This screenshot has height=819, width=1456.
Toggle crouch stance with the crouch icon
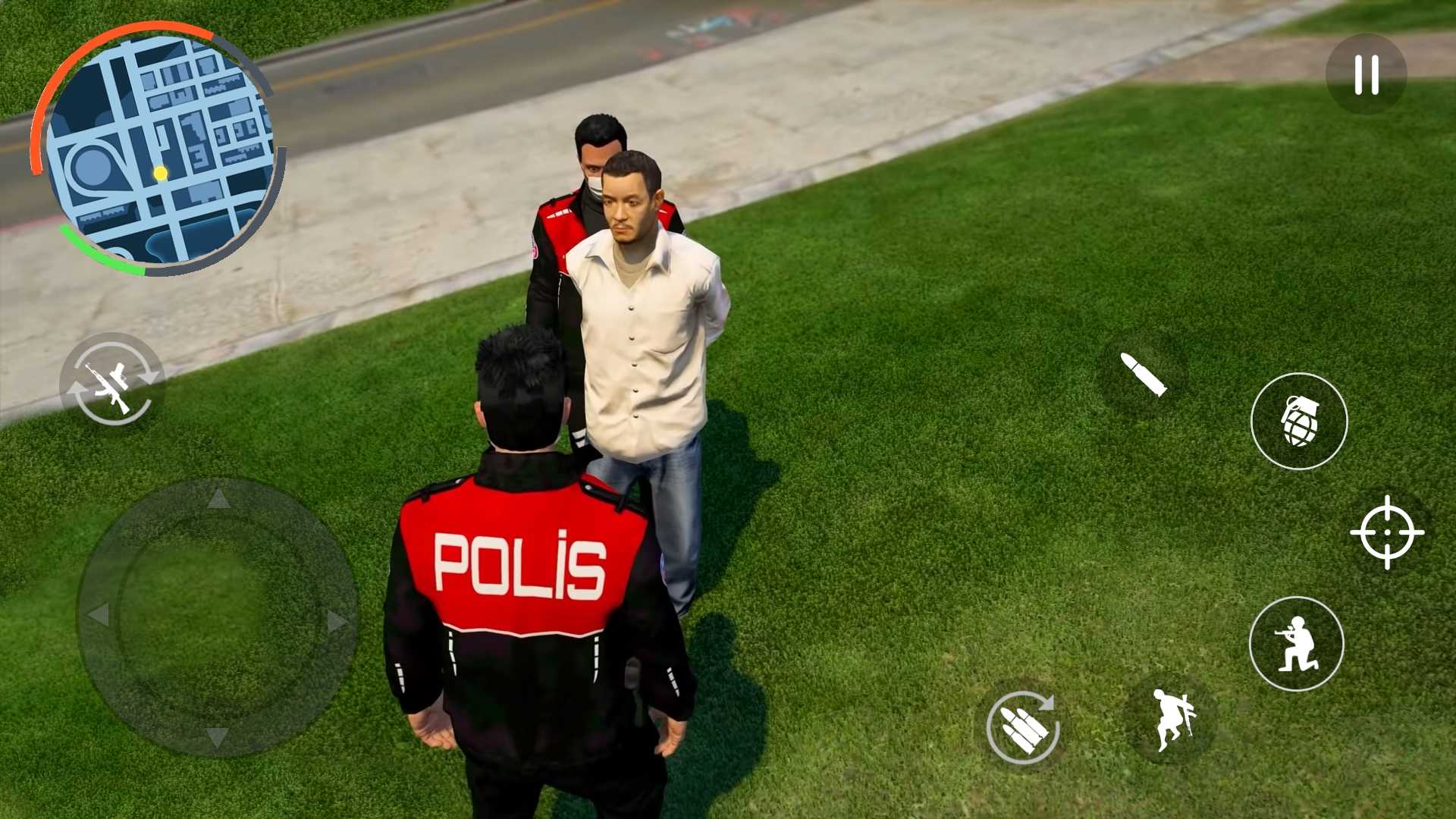pos(1298,643)
